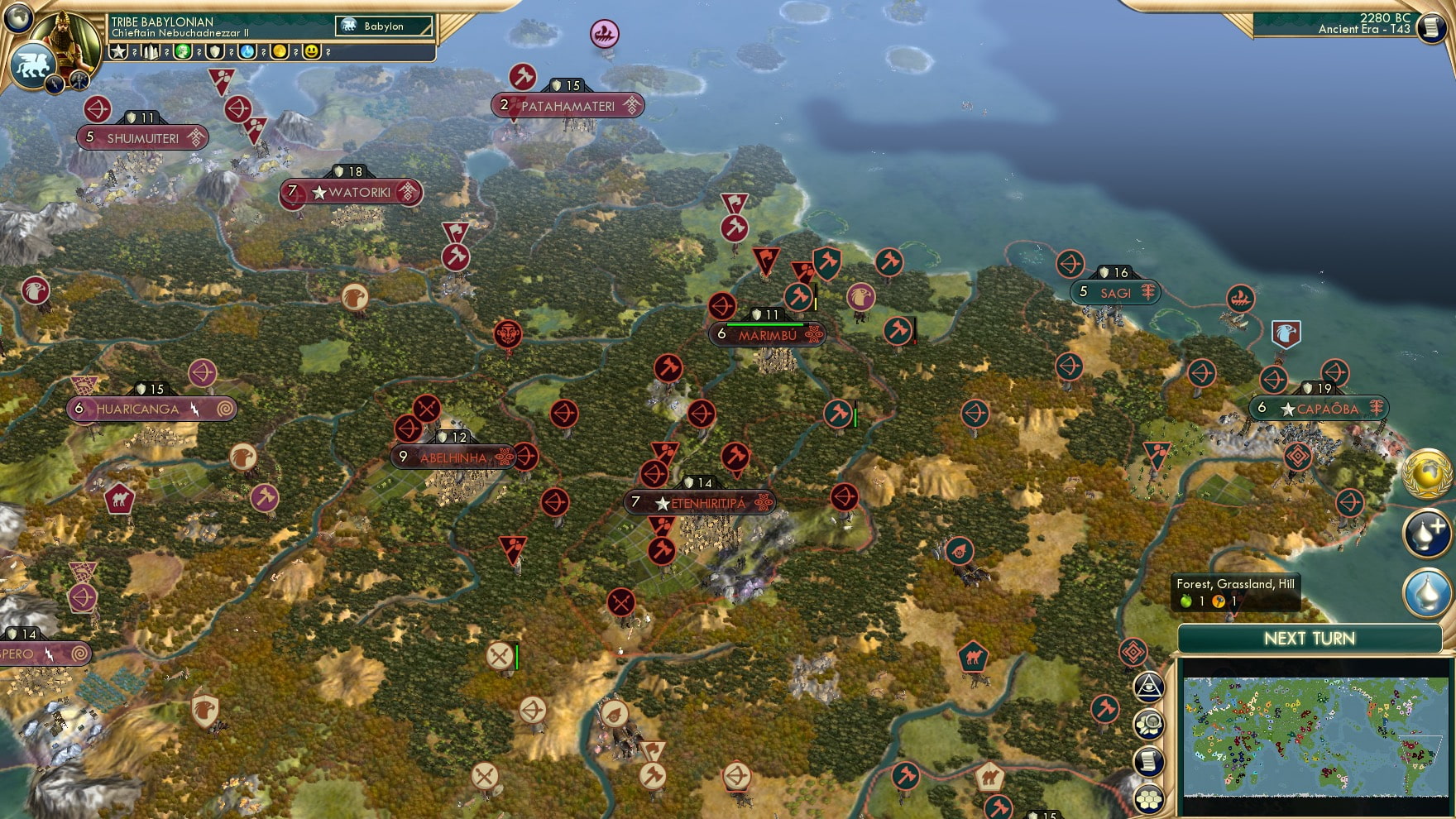Toggle resource icons with the hex magnifier button
The image size is (1456, 819).
click(1150, 723)
